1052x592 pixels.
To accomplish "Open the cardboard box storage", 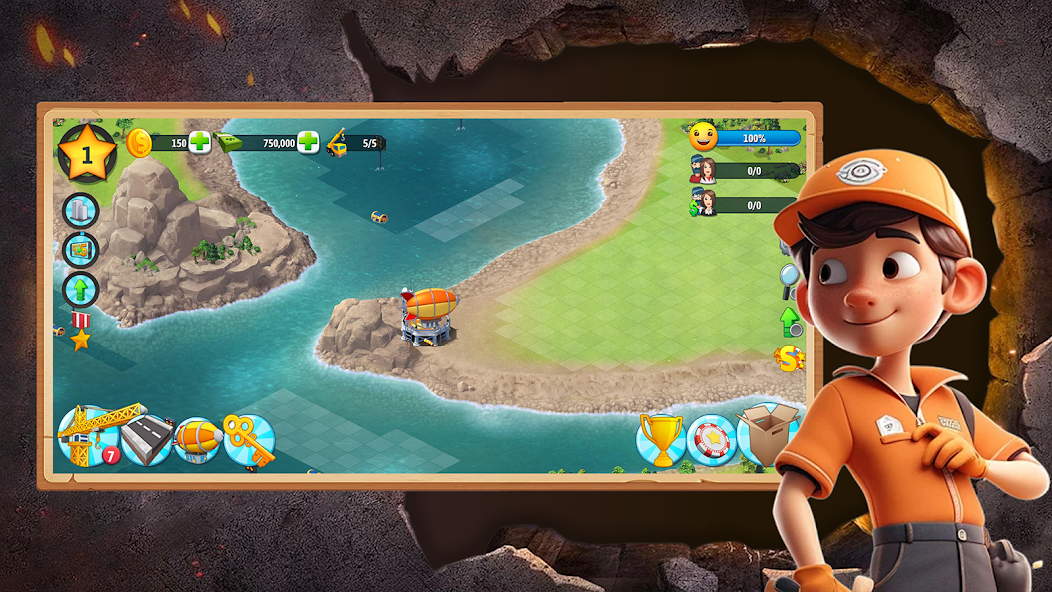I will tap(766, 434).
